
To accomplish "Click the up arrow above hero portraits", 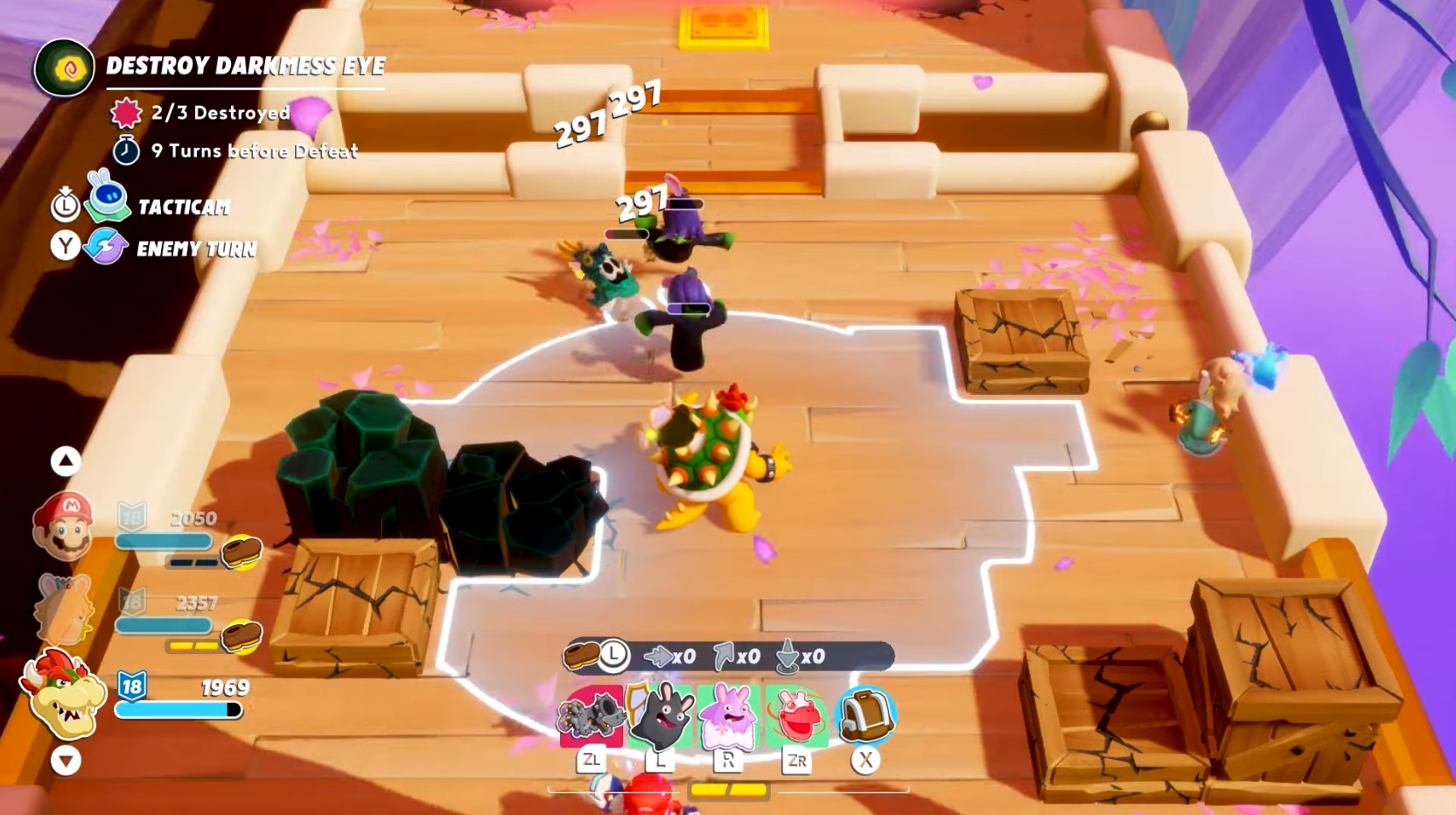I will click(66, 460).
